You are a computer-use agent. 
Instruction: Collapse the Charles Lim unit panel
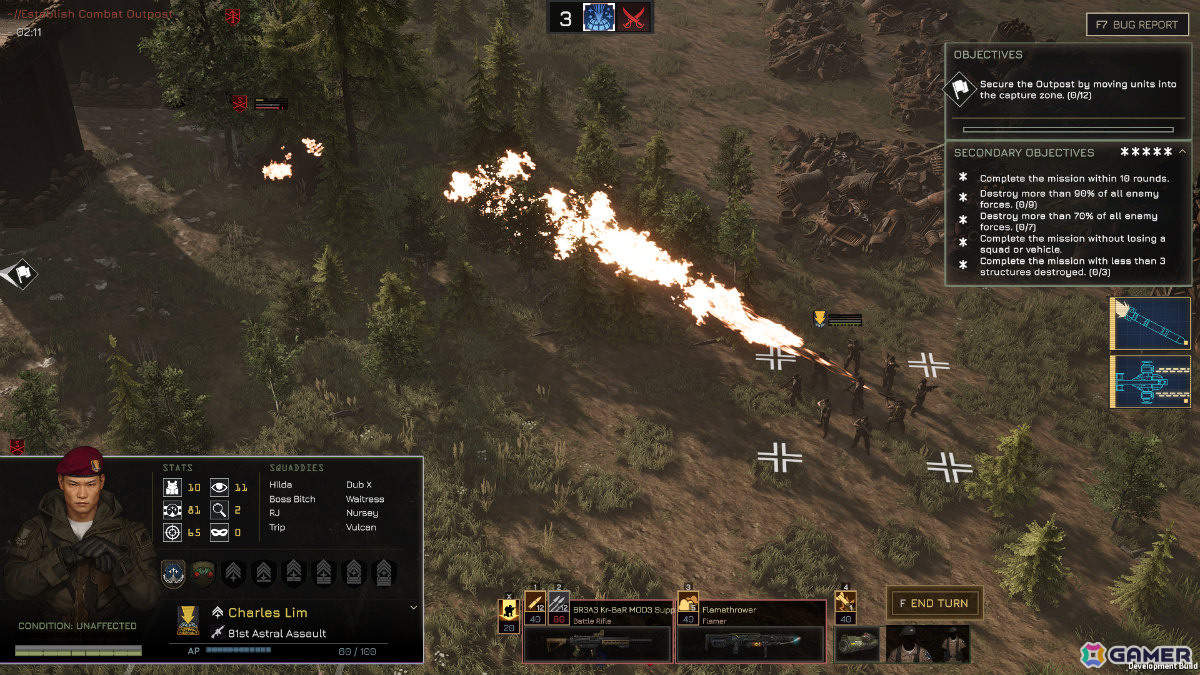coord(414,607)
